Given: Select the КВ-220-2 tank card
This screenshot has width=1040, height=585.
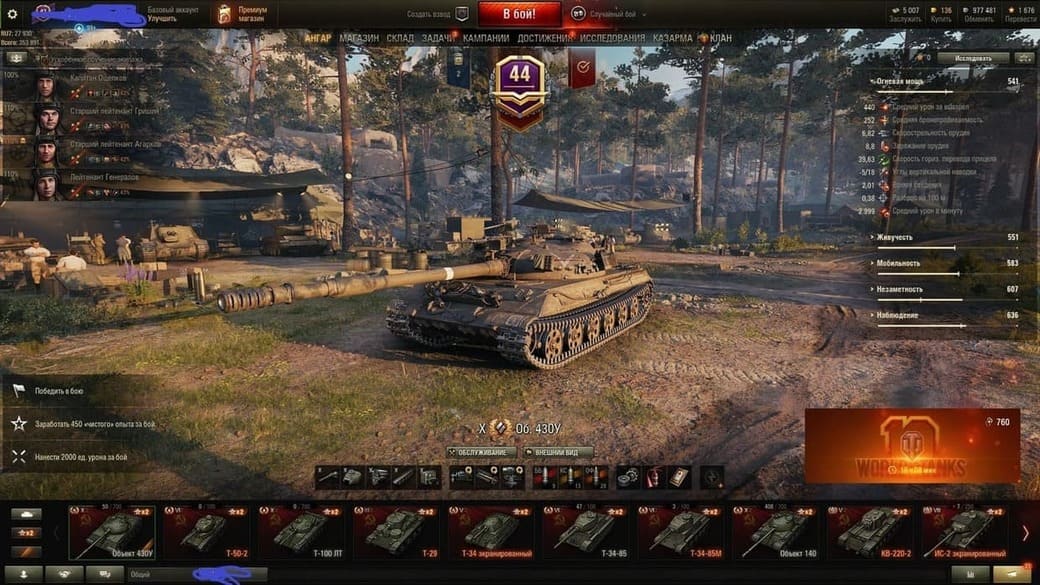Looking at the screenshot, I should 867,530.
